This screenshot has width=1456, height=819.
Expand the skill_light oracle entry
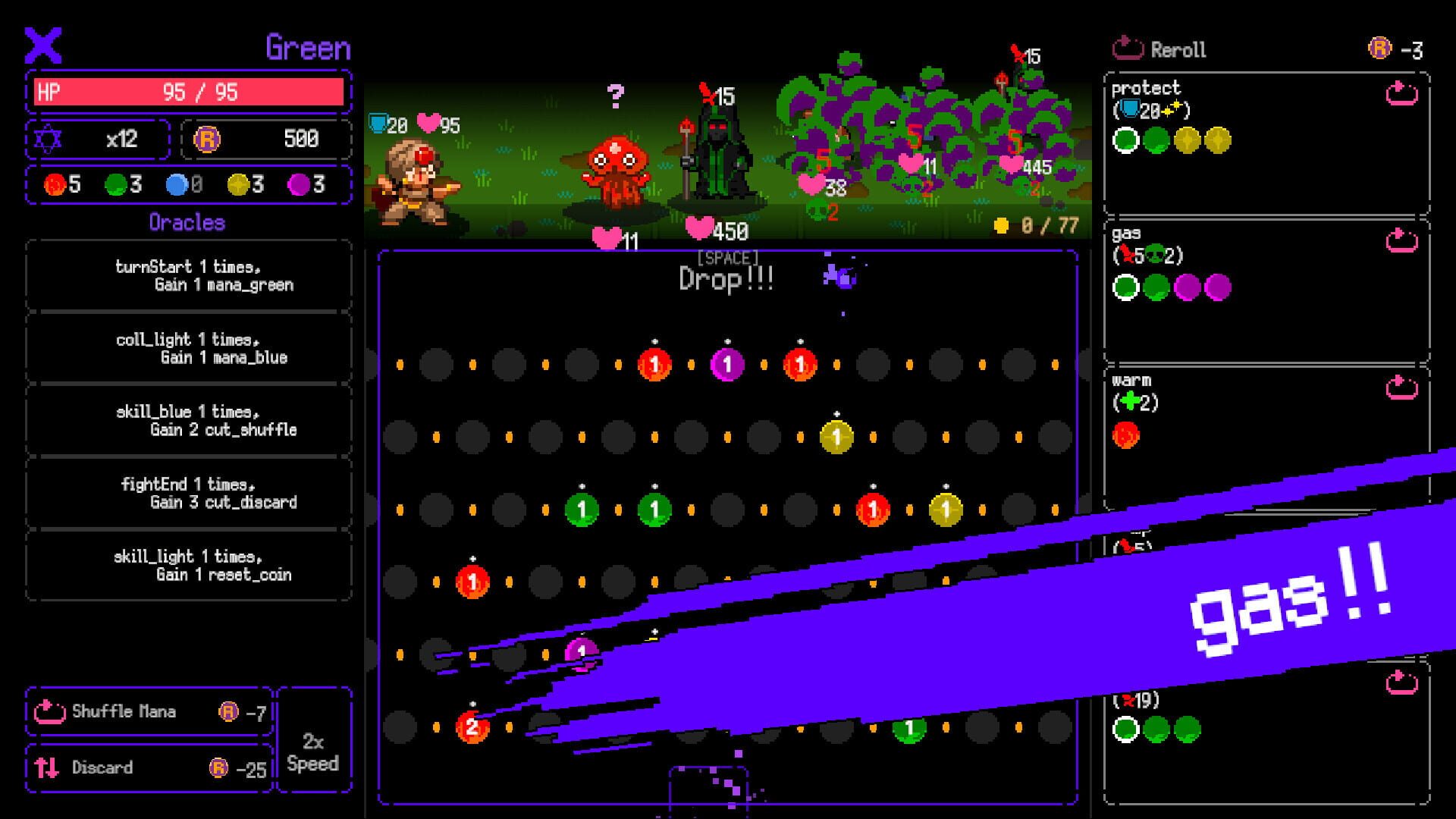point(187,566)
